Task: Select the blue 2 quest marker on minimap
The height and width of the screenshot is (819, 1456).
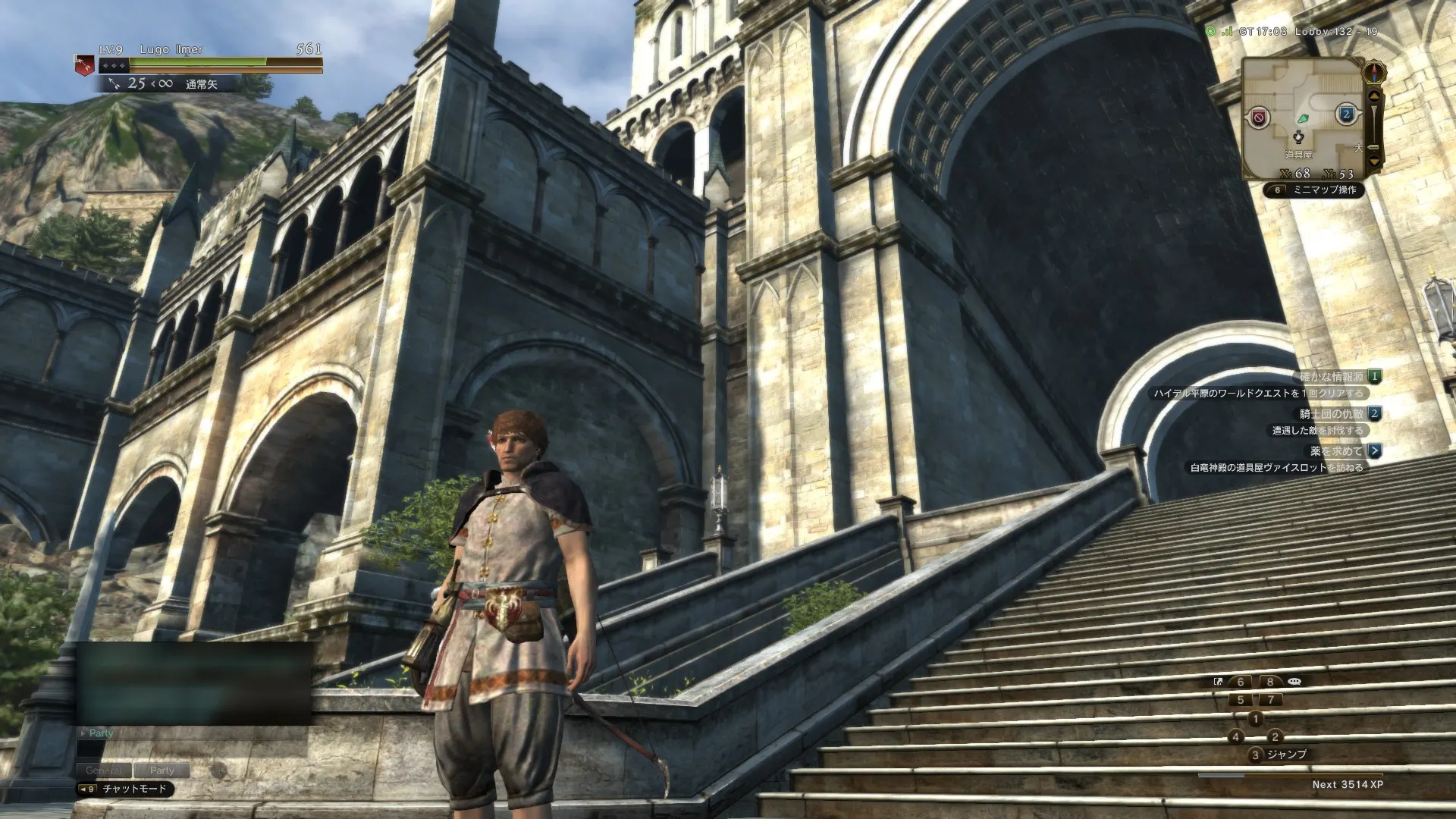Action: 1348,114
